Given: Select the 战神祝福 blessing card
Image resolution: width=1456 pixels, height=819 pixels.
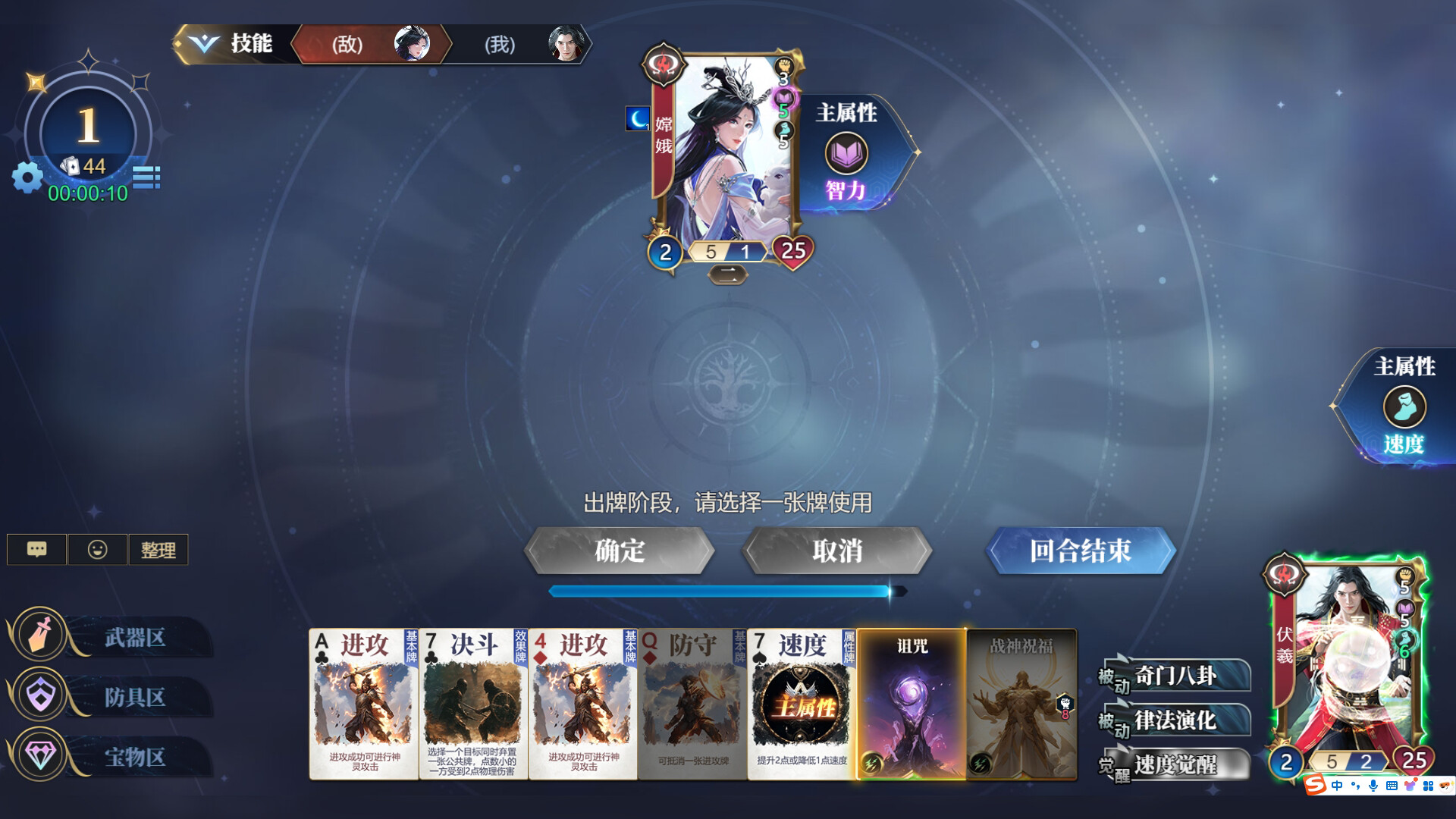Looking at the screenshot, I should [x=1021, y=704].
